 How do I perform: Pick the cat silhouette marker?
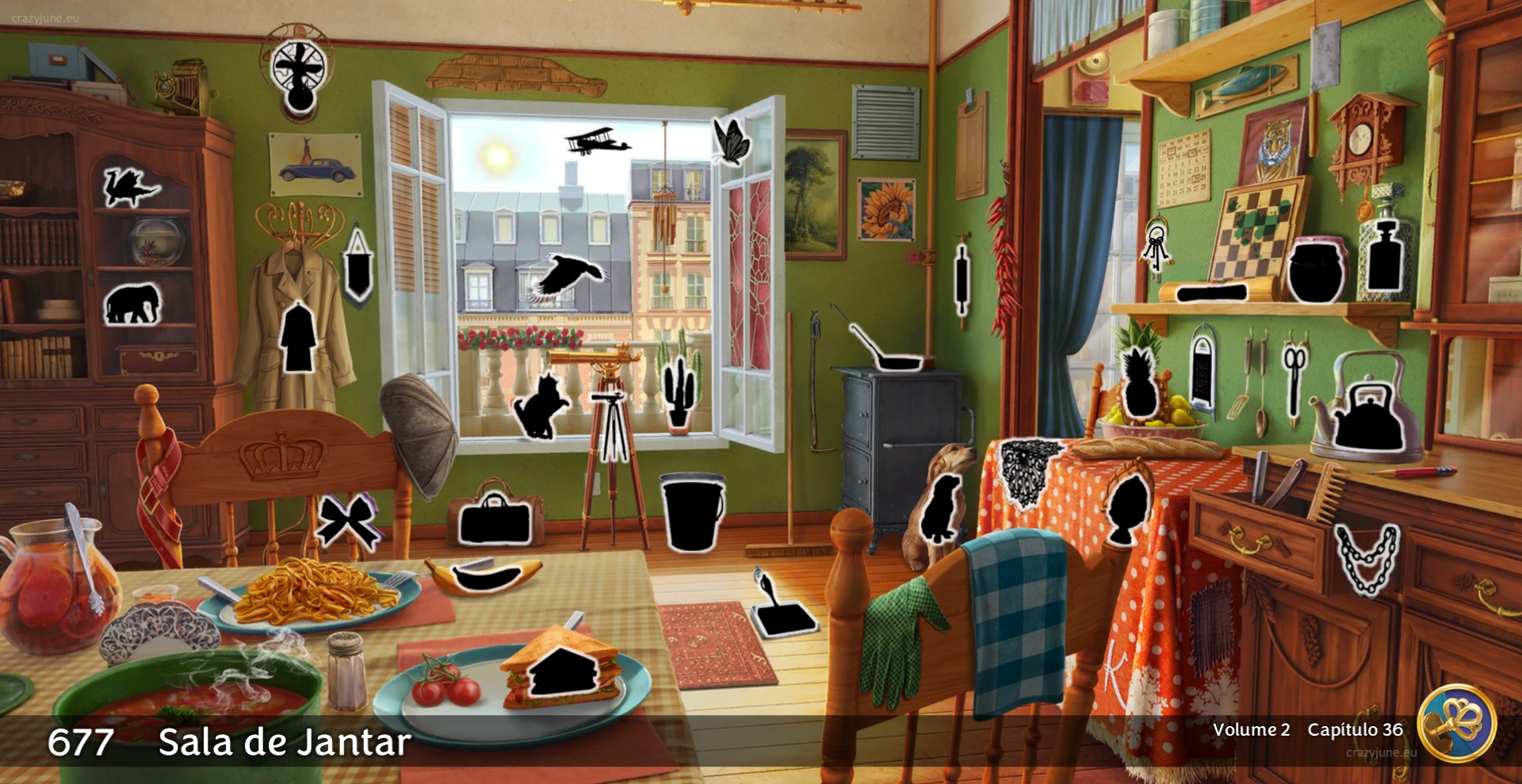541,407
